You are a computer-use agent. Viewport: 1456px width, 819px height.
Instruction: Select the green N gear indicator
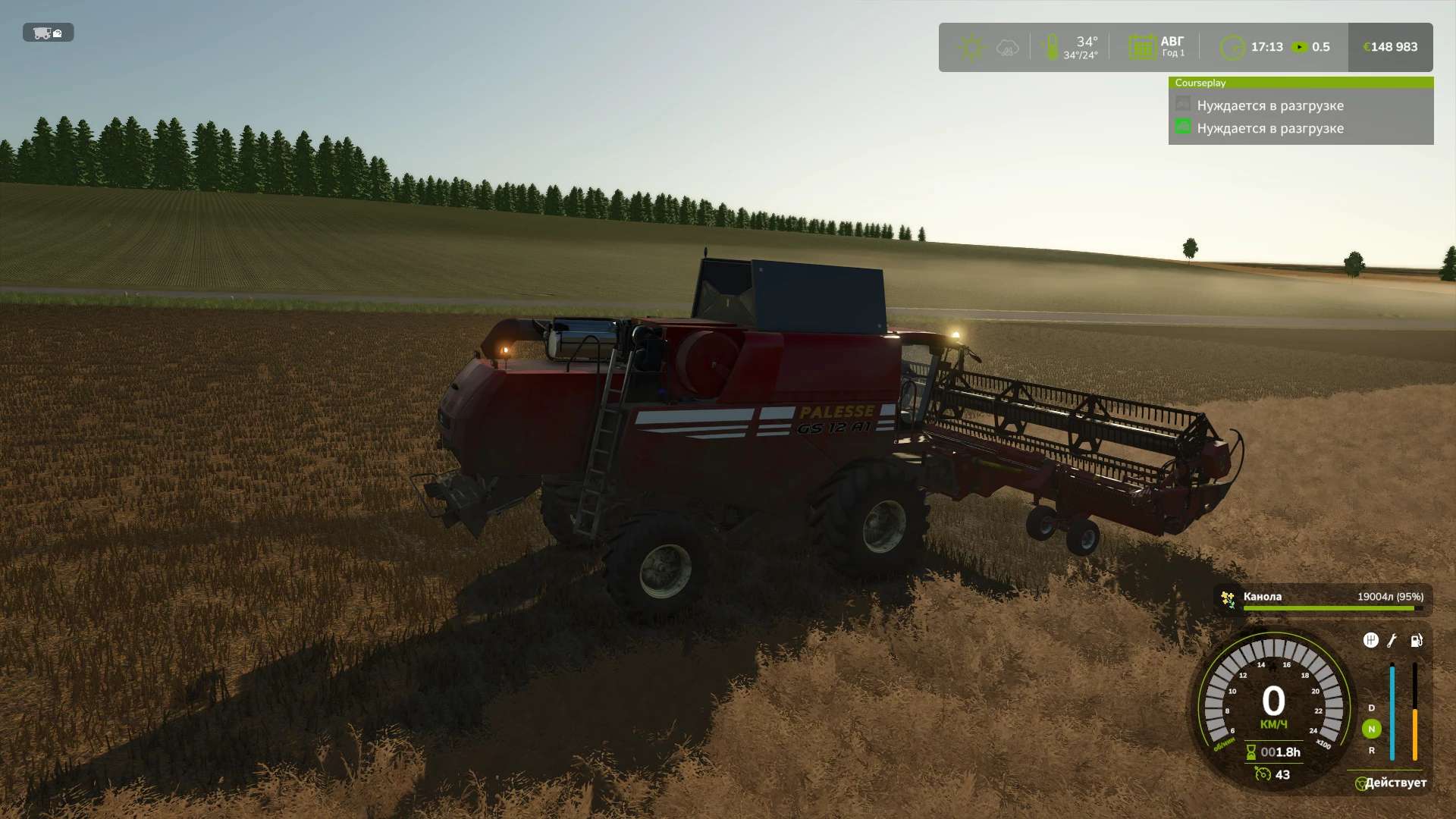click(x=1371, y=729)
